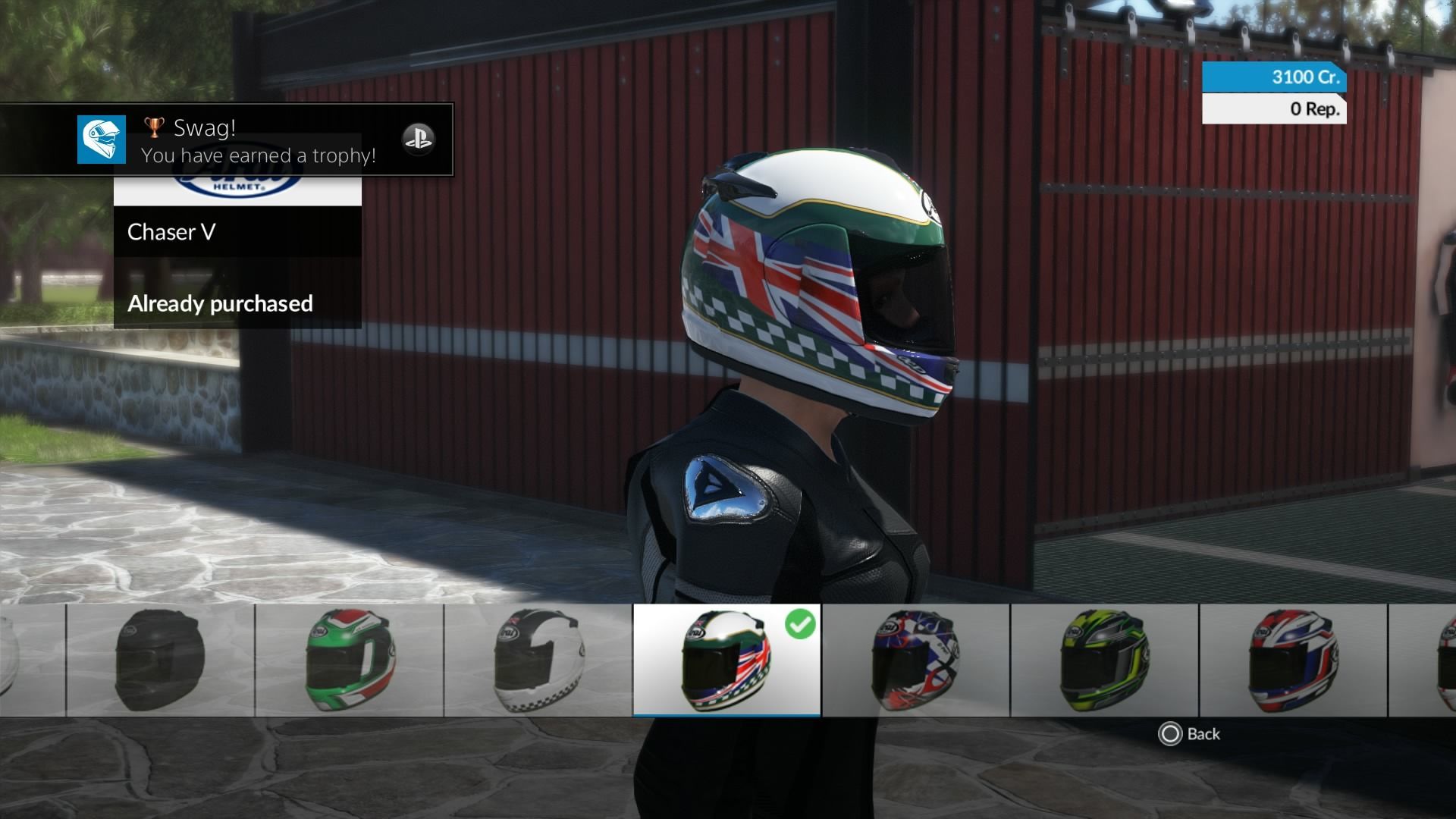The image size is (1456, 819).
Task: Select the yellow-green and black helmet
Action: coord(1104,660)
